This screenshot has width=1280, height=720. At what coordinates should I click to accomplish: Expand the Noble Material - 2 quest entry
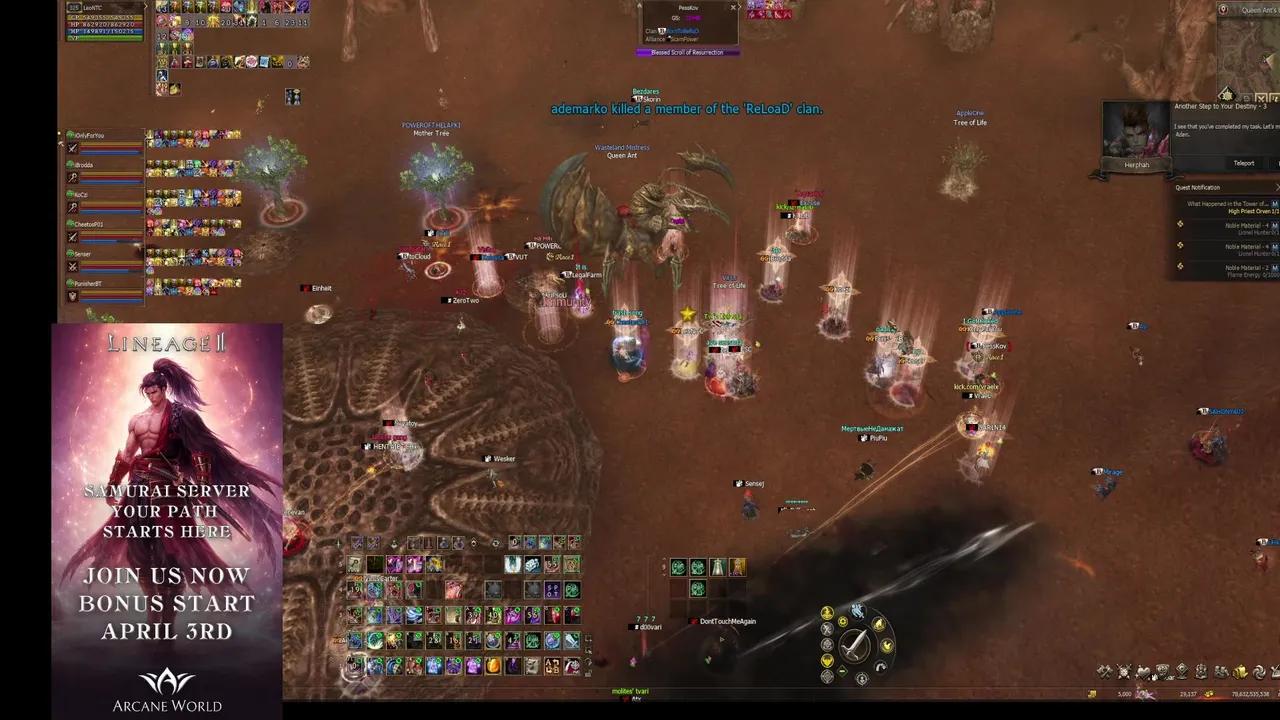(x=1180, y=266)
